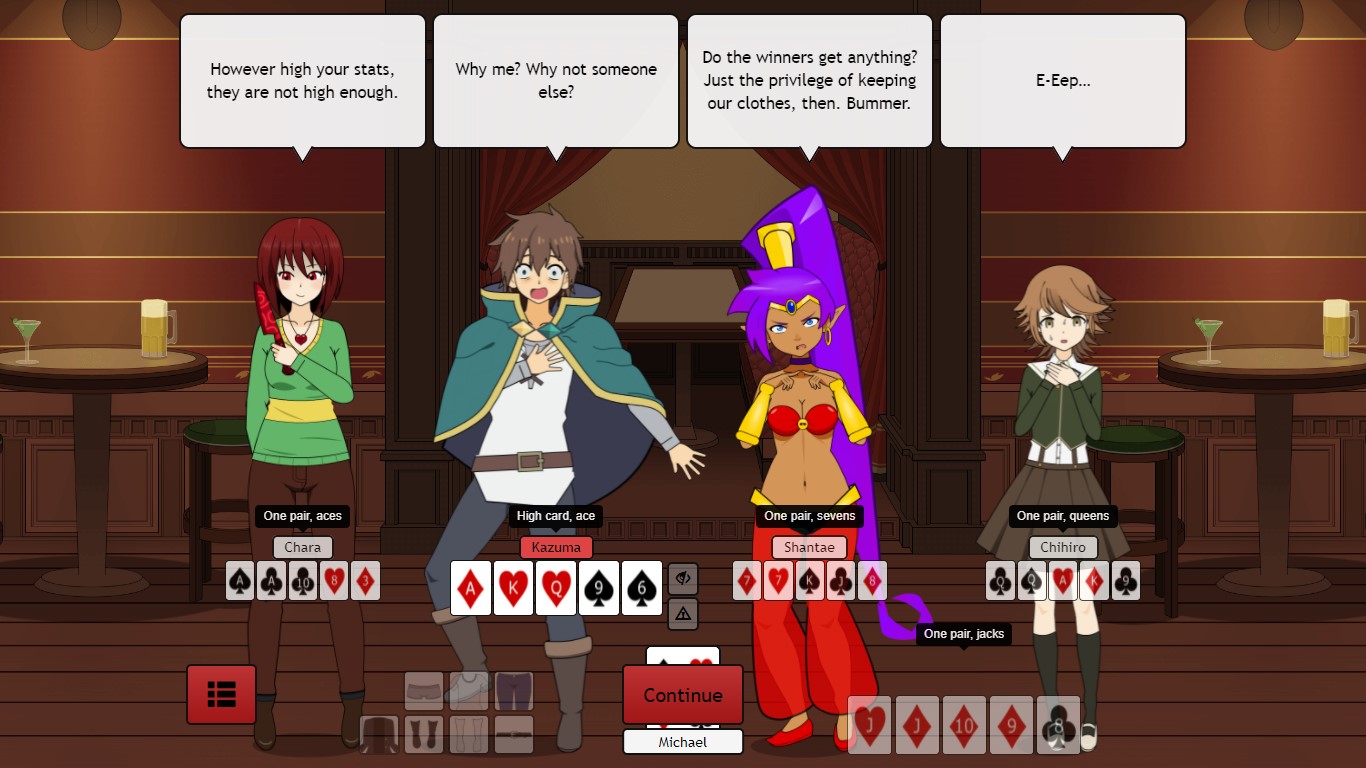Click Michael's shorts clothing icon
Image resolution: width=1366 pixels, height=768 pixels.
coord(424,691)
